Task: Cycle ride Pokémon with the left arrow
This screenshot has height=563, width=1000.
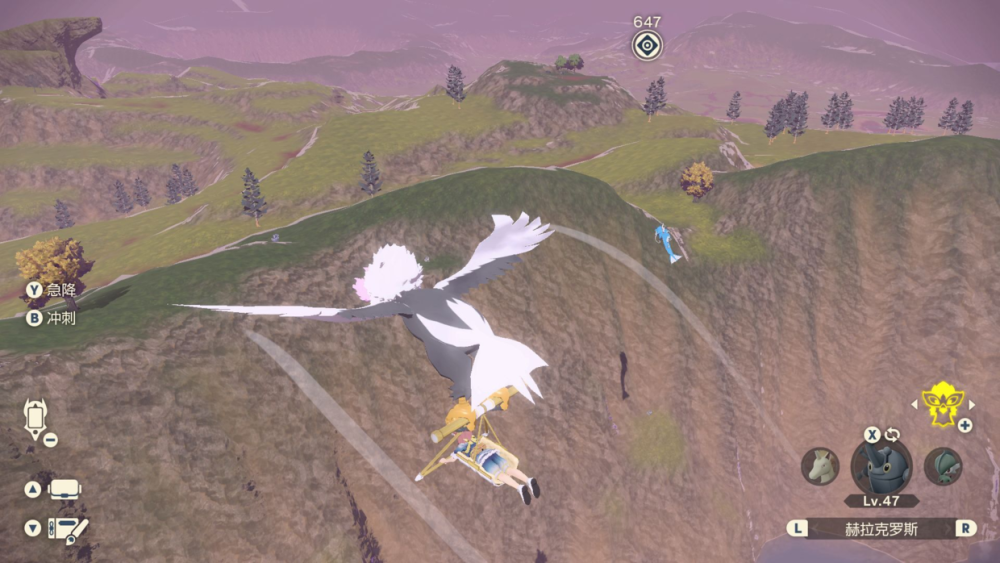Action: [913, 405]
